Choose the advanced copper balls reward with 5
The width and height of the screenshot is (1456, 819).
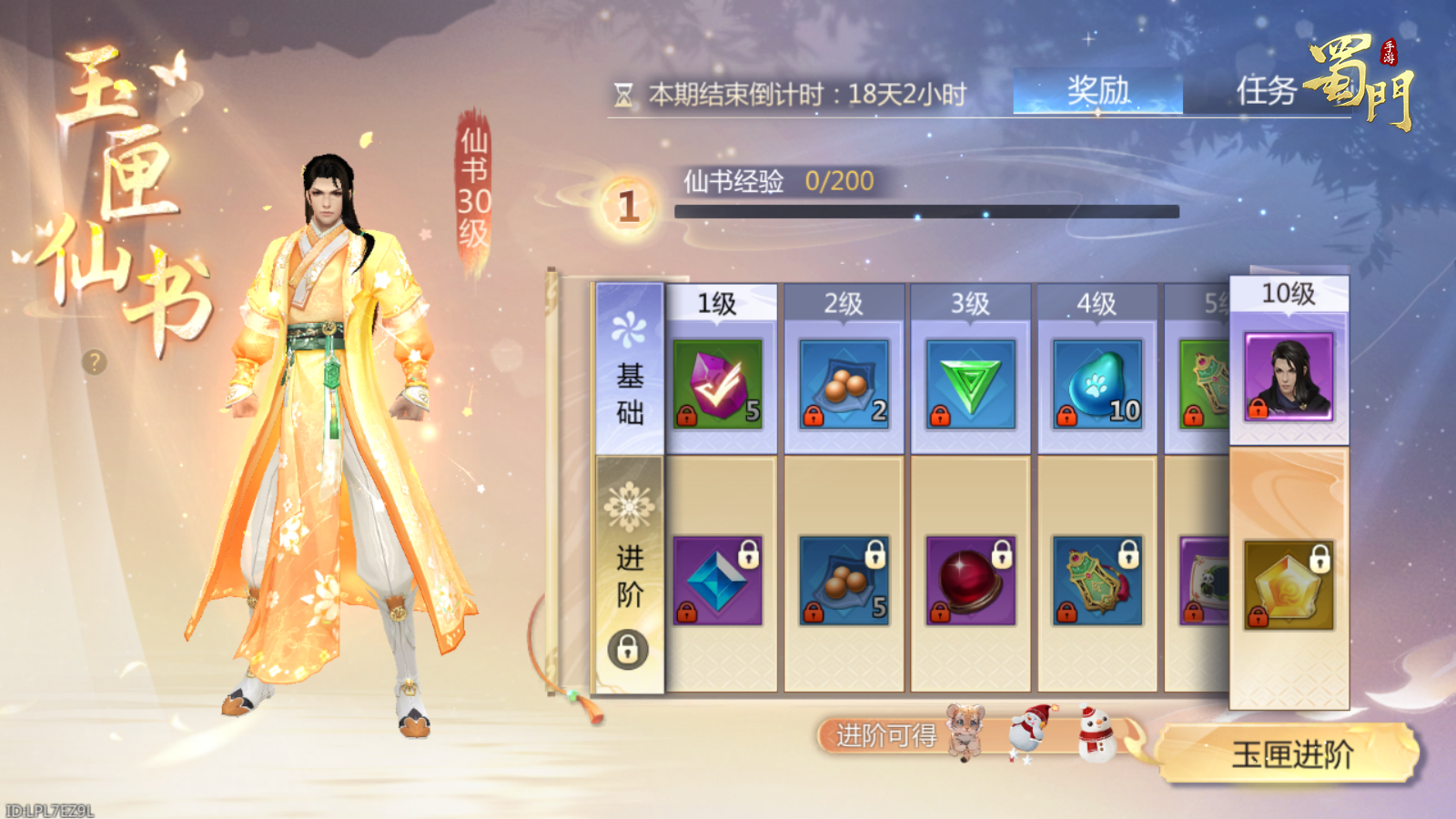click(844, 581)
